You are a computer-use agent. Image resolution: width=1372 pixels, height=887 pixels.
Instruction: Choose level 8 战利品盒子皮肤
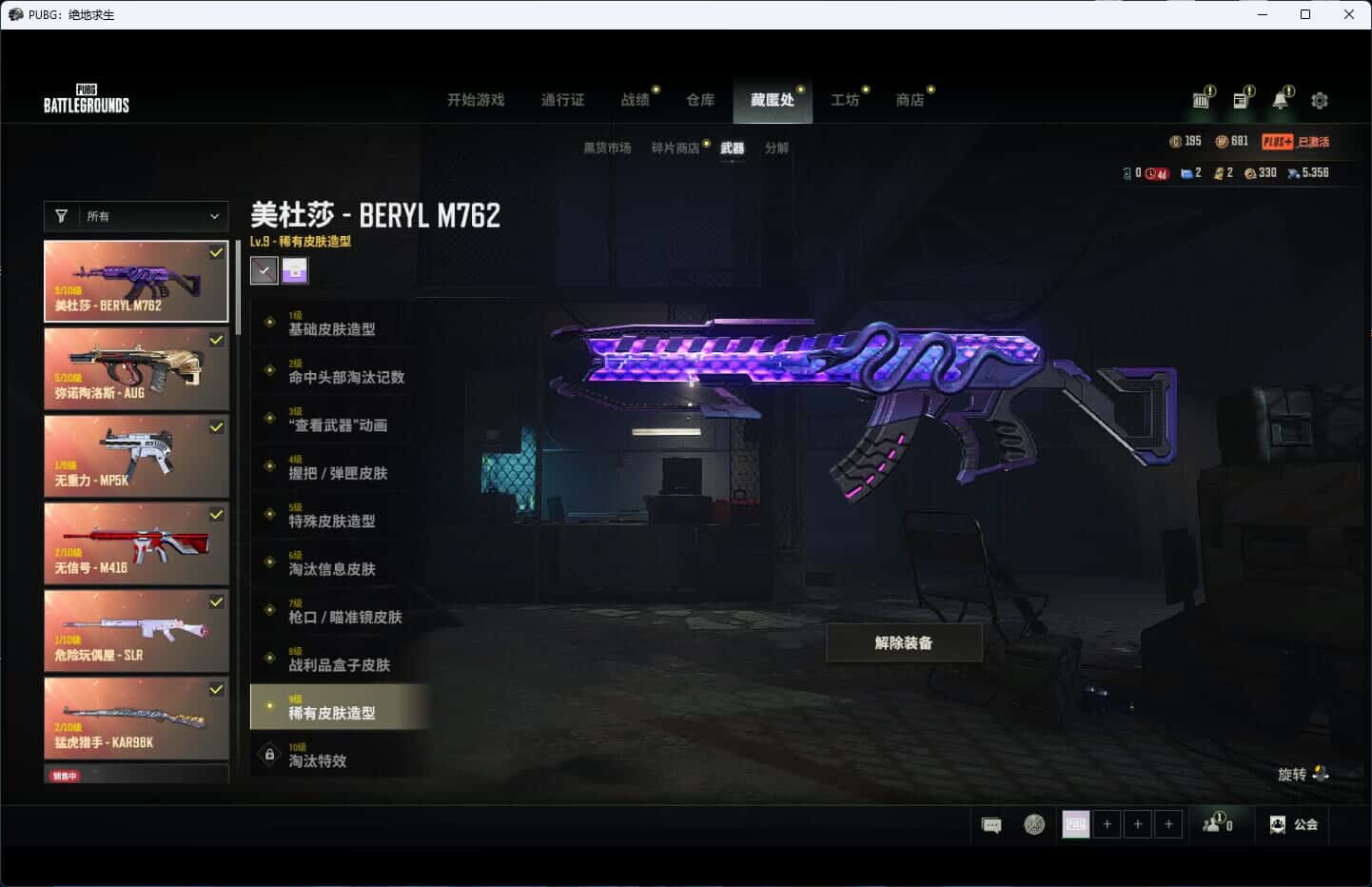[x=338, y=660]
